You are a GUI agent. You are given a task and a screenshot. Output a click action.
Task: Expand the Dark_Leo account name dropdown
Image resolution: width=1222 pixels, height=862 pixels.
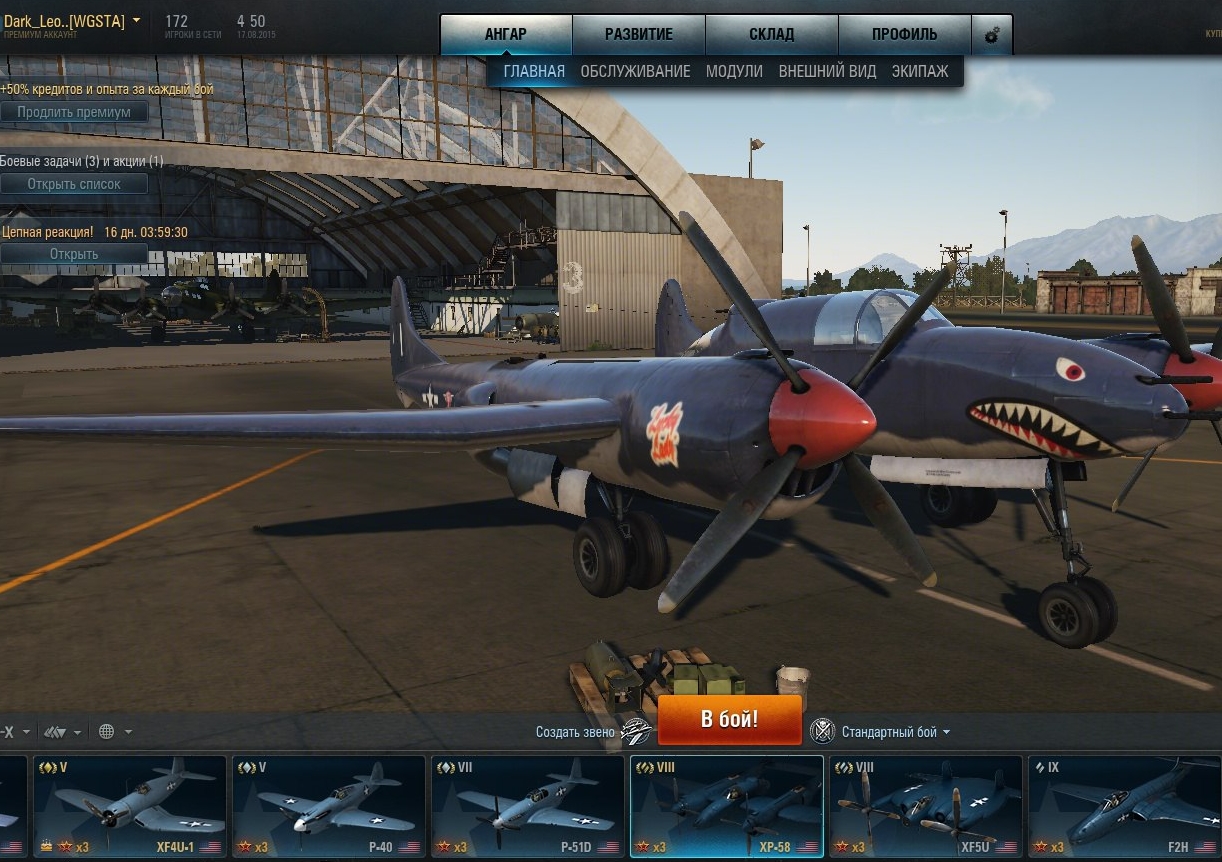click(x=136, y=21)
